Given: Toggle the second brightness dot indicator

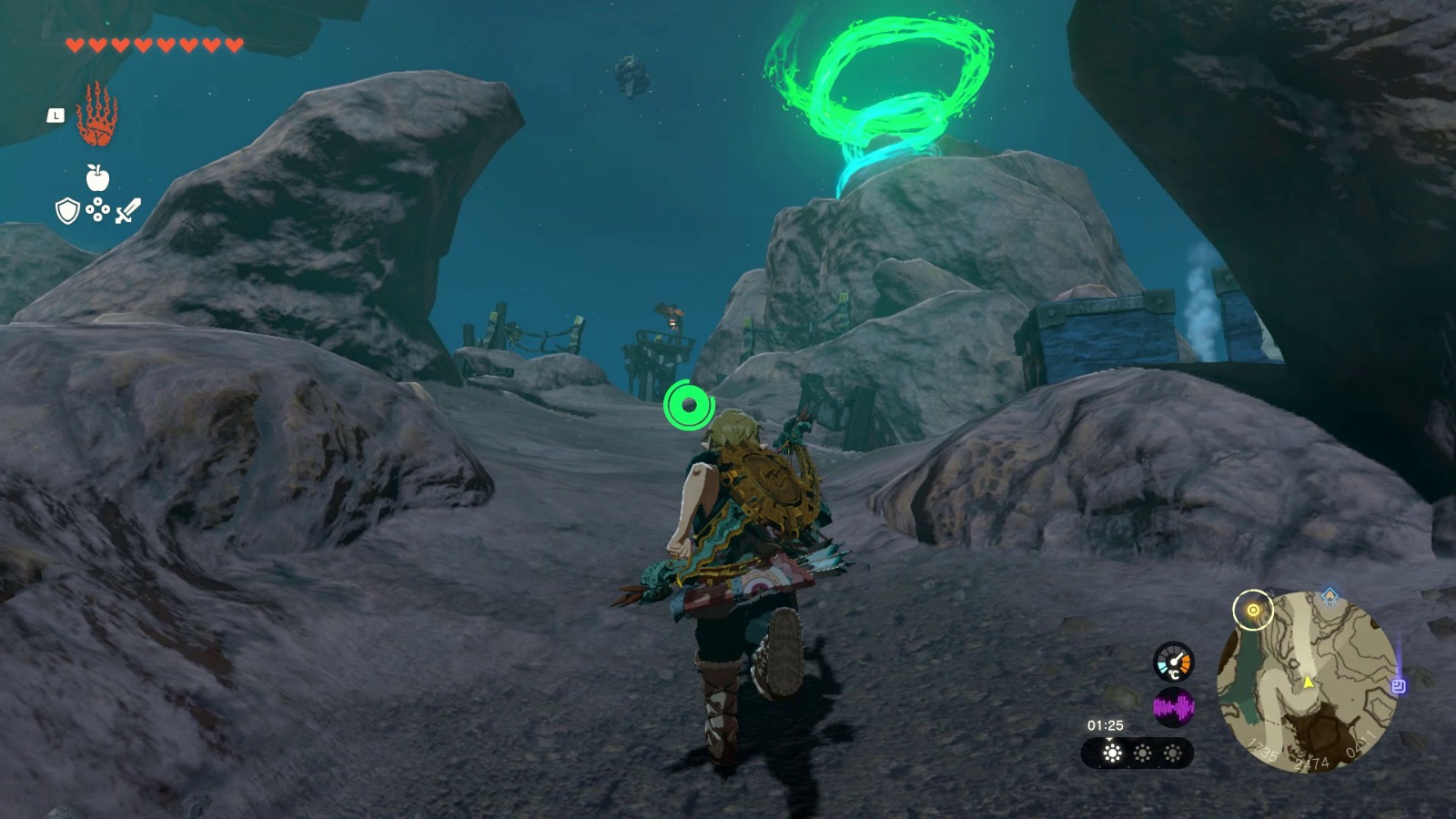Looking at the screenshot, I should pyautogui.click(x=1142, y=753).
